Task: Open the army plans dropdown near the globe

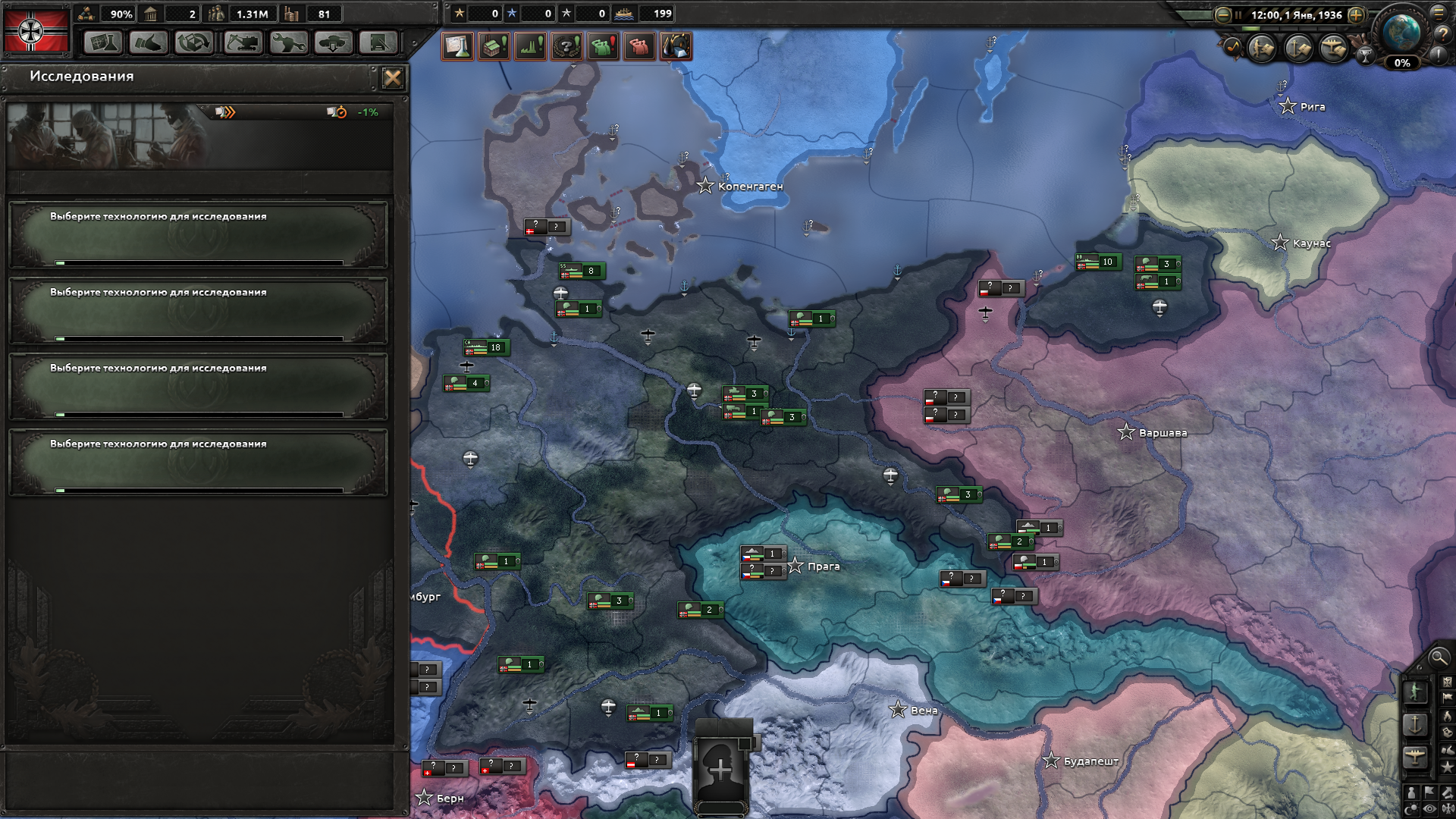Action: click(1260, 48)
